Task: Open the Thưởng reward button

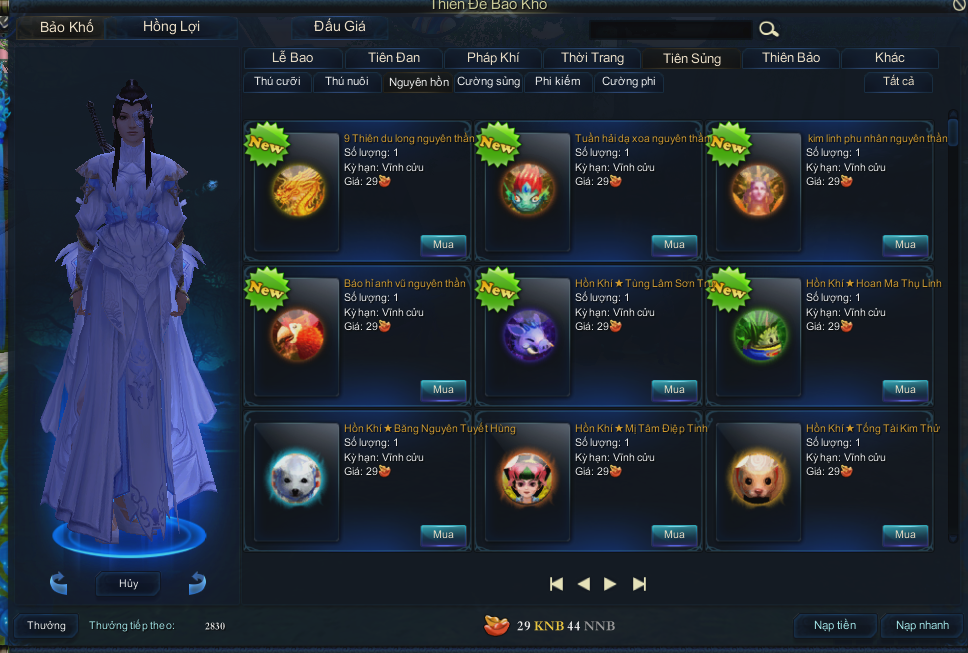Action: point(46,626)
